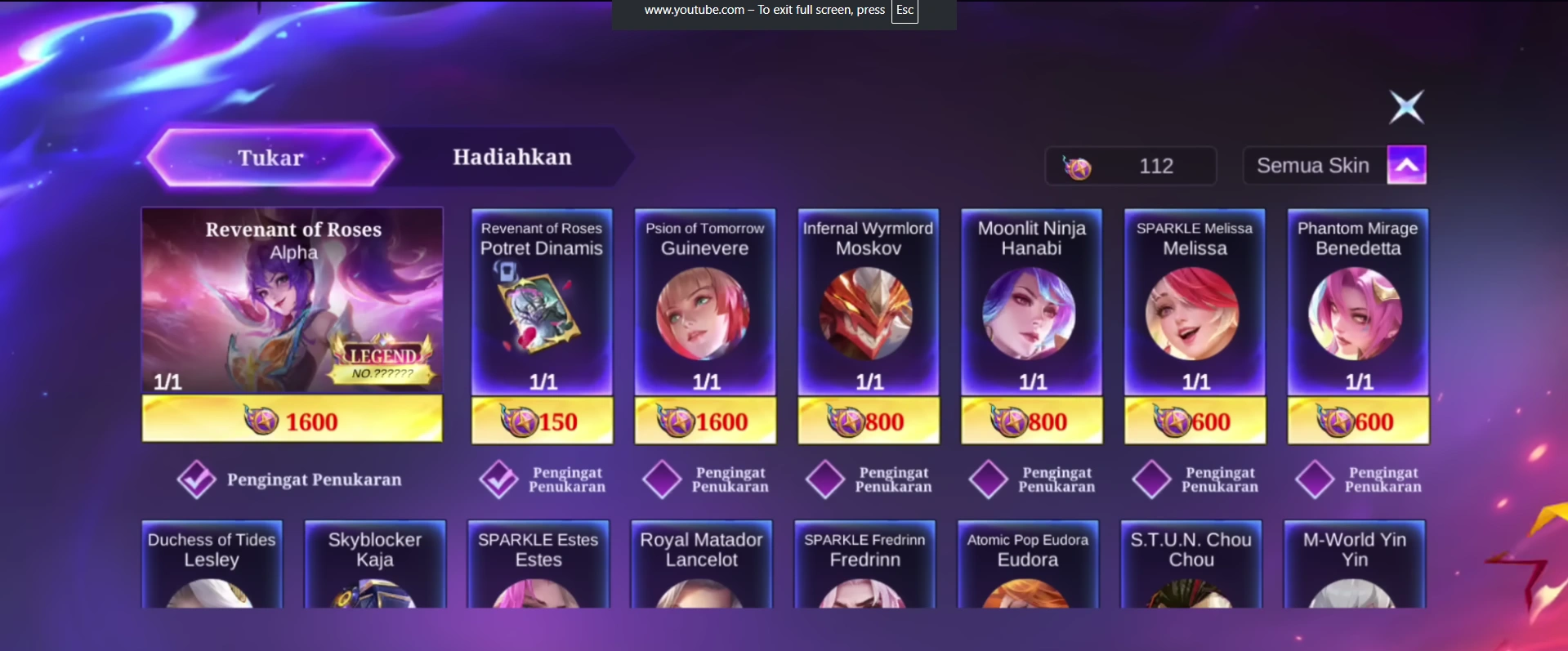Select the Tukar tab

point(270,157)
